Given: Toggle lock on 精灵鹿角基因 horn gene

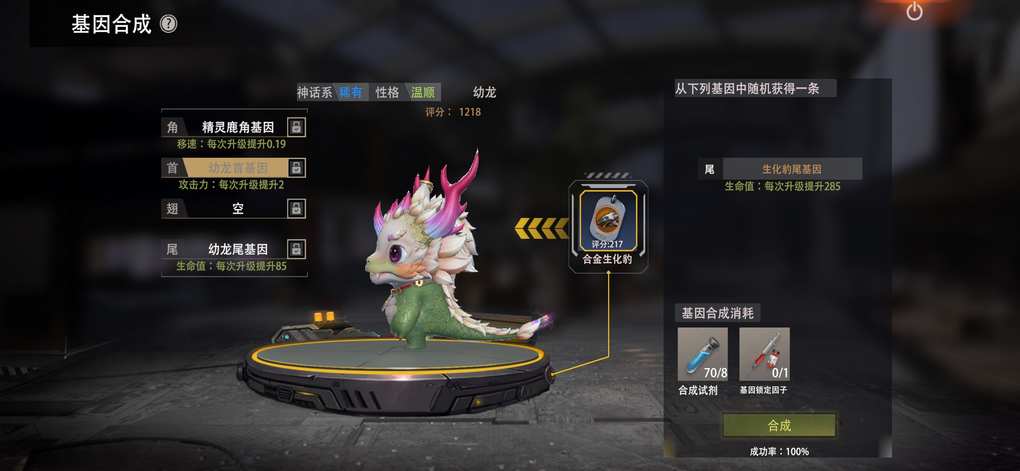Looking at the screenshot, I should [x=296, y=127].
